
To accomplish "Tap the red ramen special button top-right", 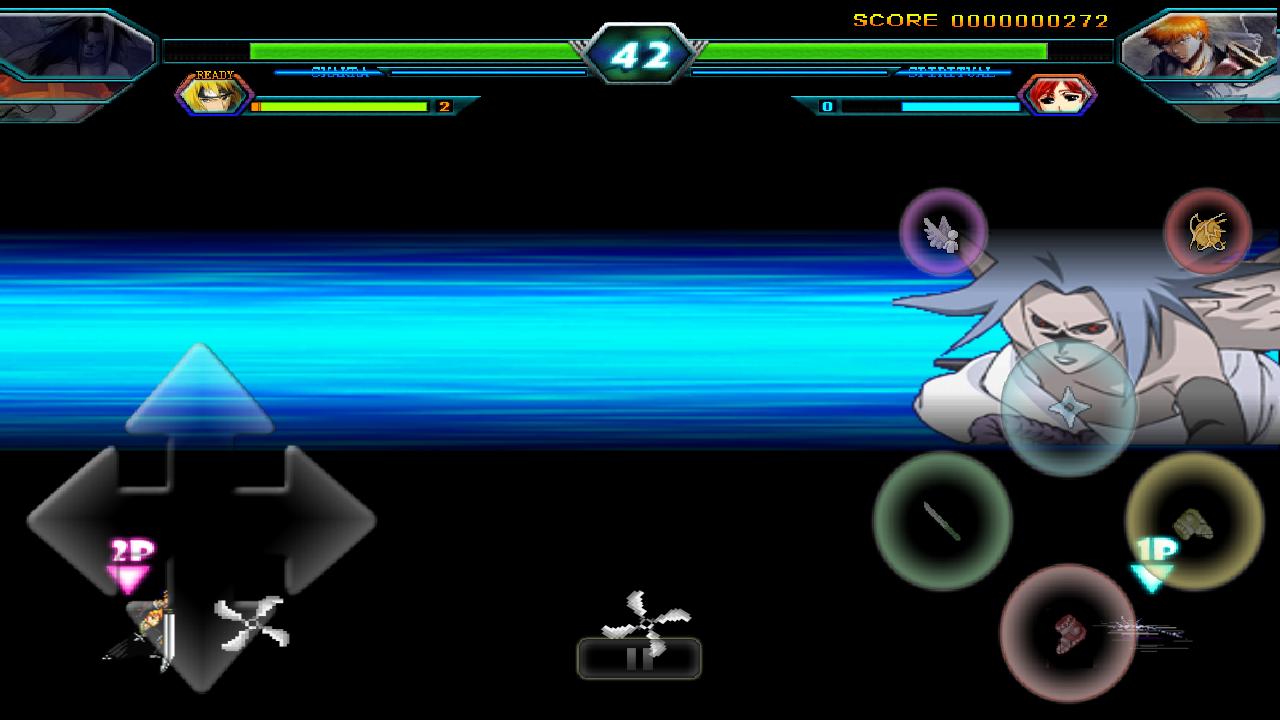I will point(1208,232).
